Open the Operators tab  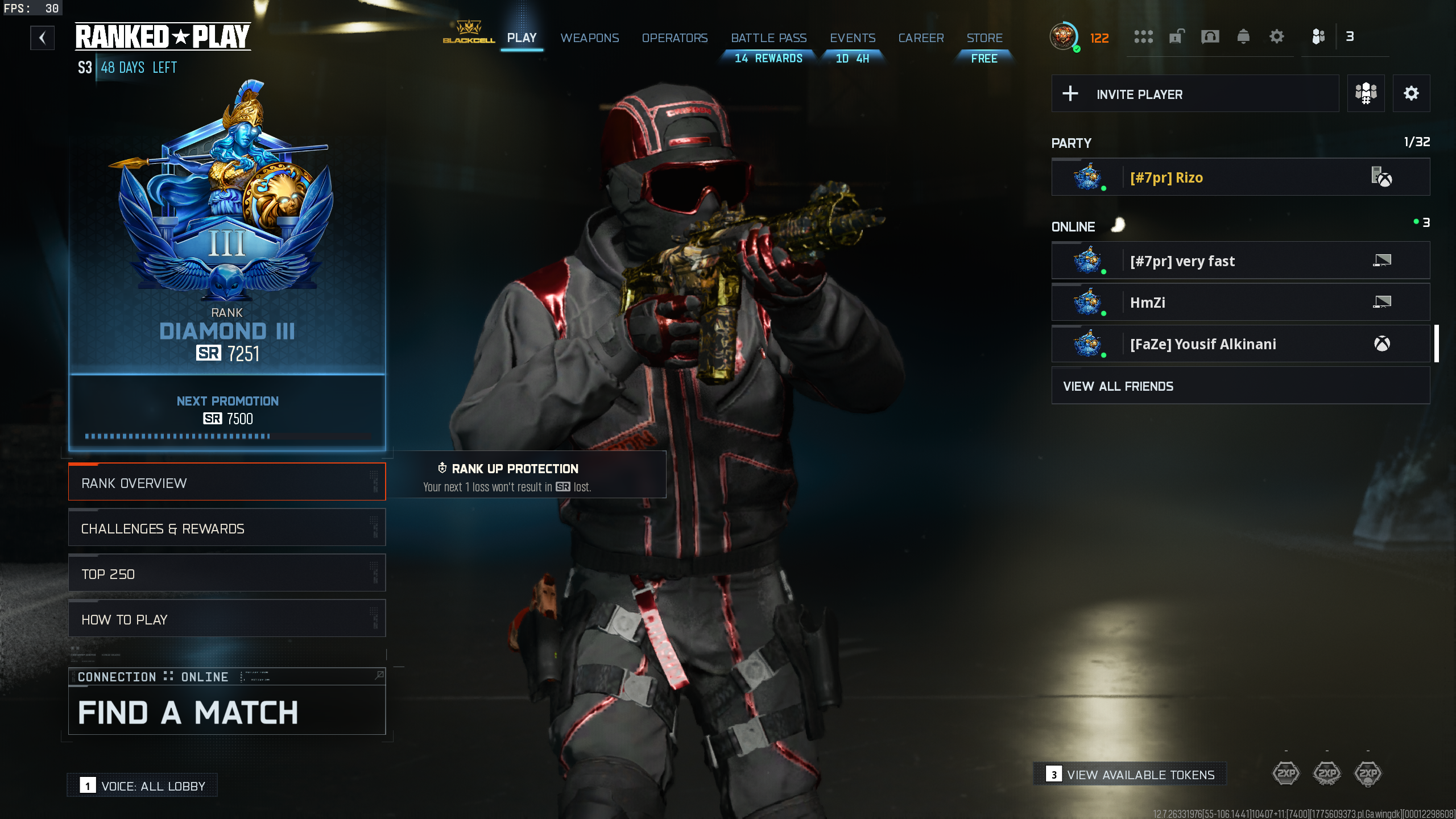675,38
